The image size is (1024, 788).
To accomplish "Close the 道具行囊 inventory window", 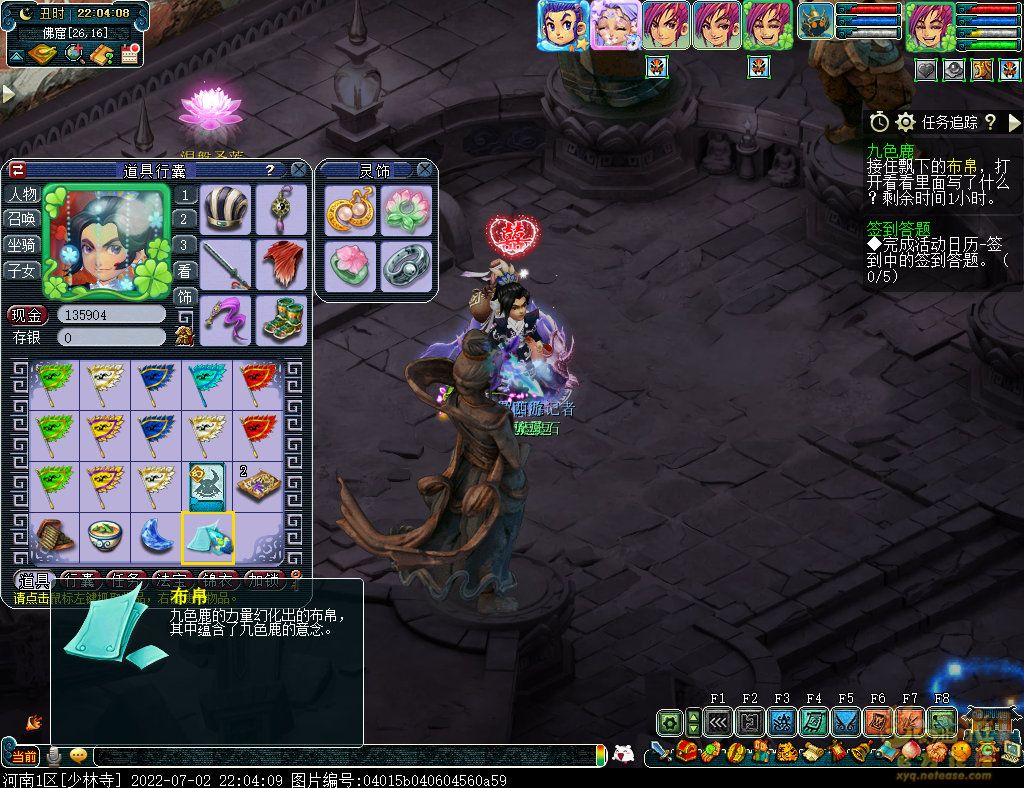I will click(x=298, y=170).
